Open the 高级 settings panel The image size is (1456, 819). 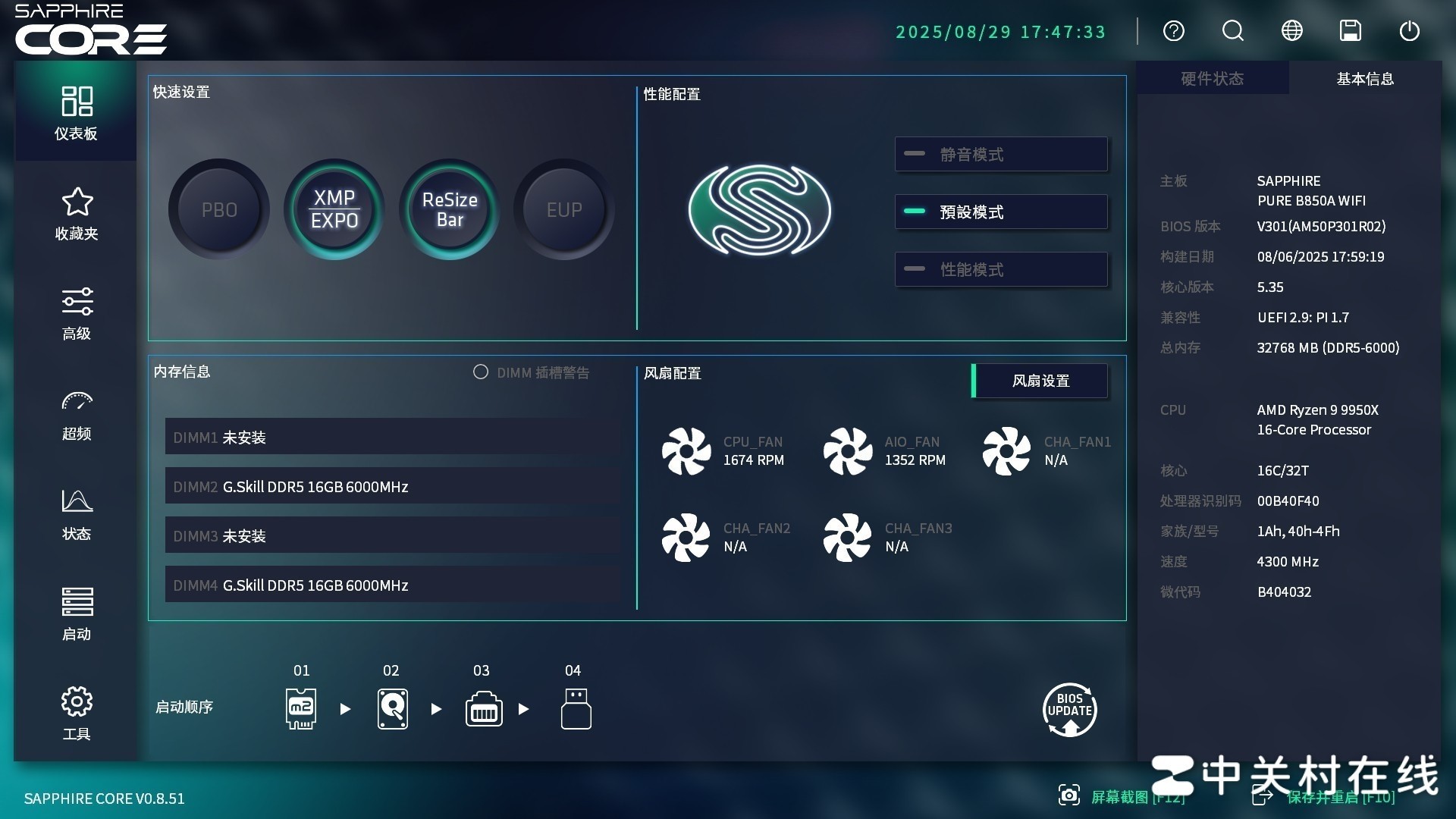point(76,313)
